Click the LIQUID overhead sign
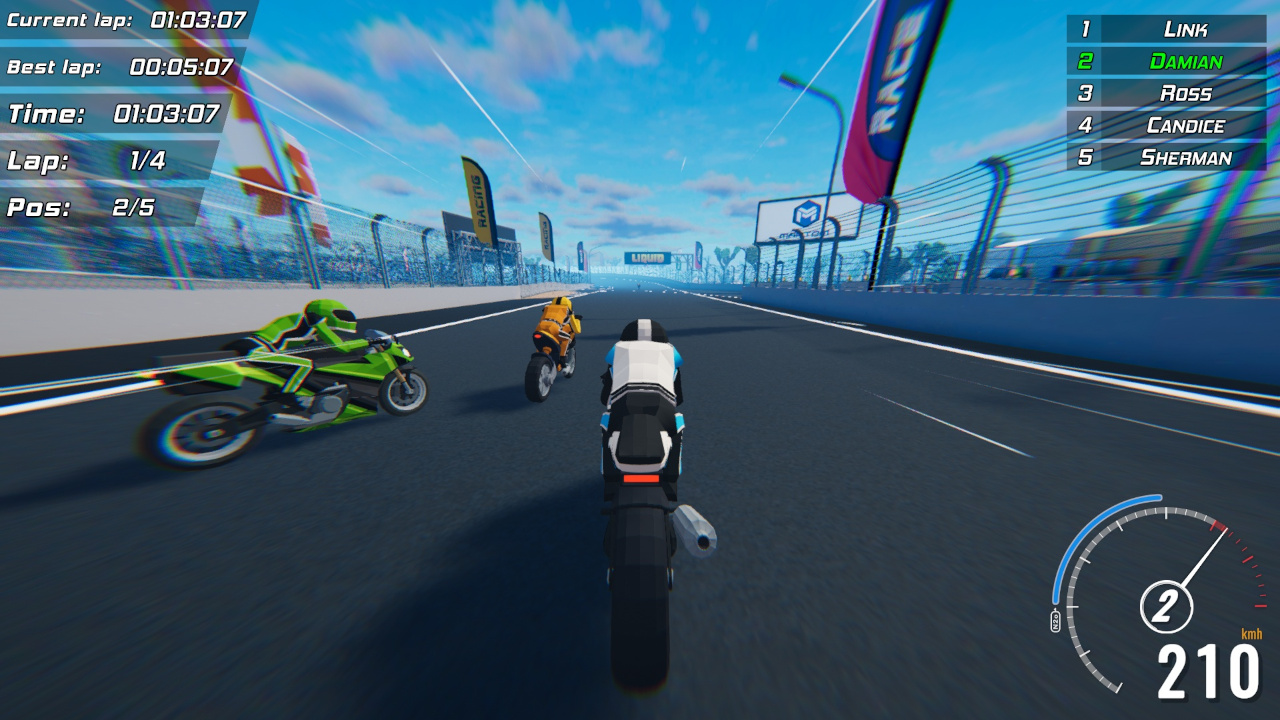The width and height of the screenshot is (1280, 720). click(x=650, y=258)
